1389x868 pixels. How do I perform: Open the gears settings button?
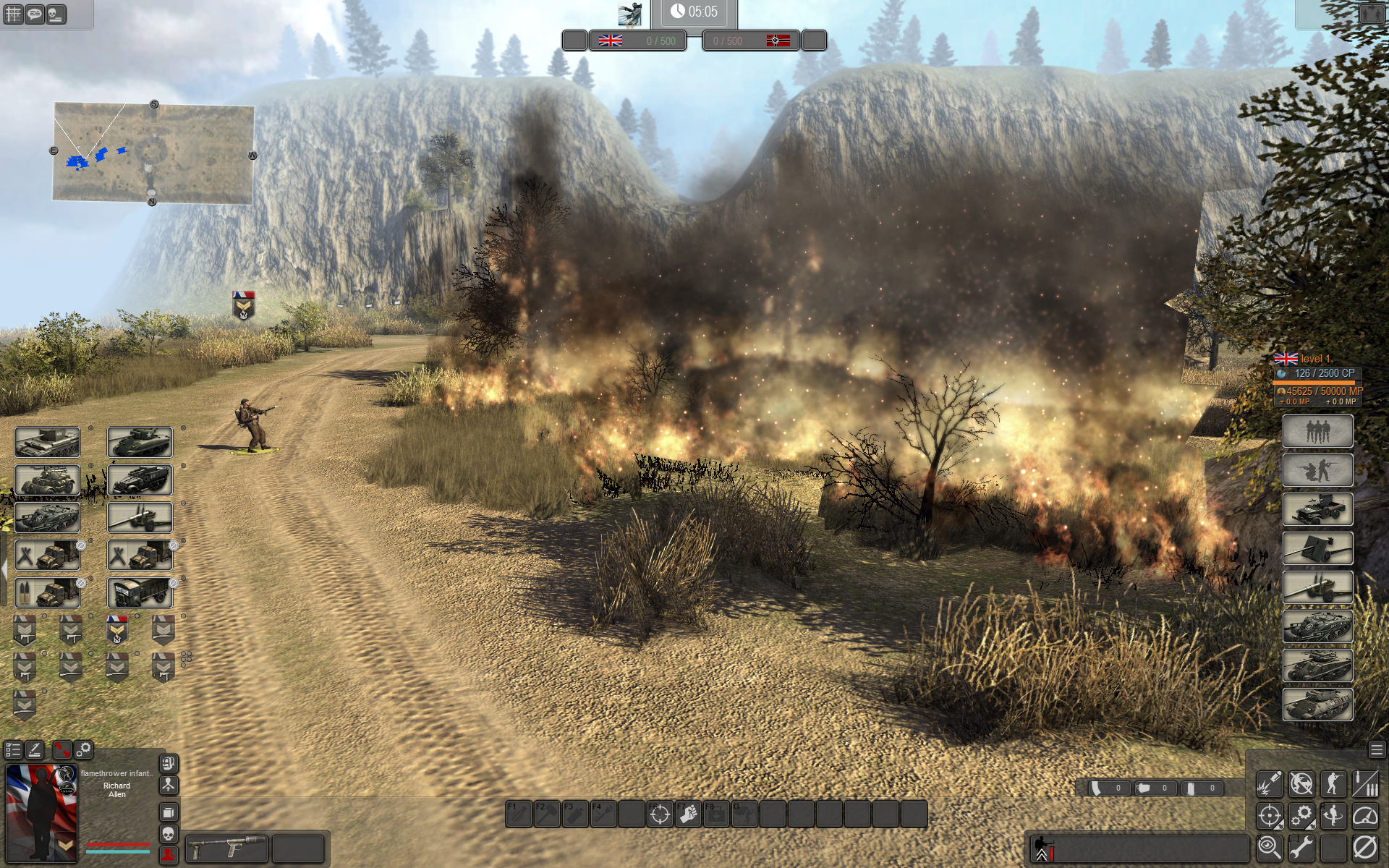[84, 749]
